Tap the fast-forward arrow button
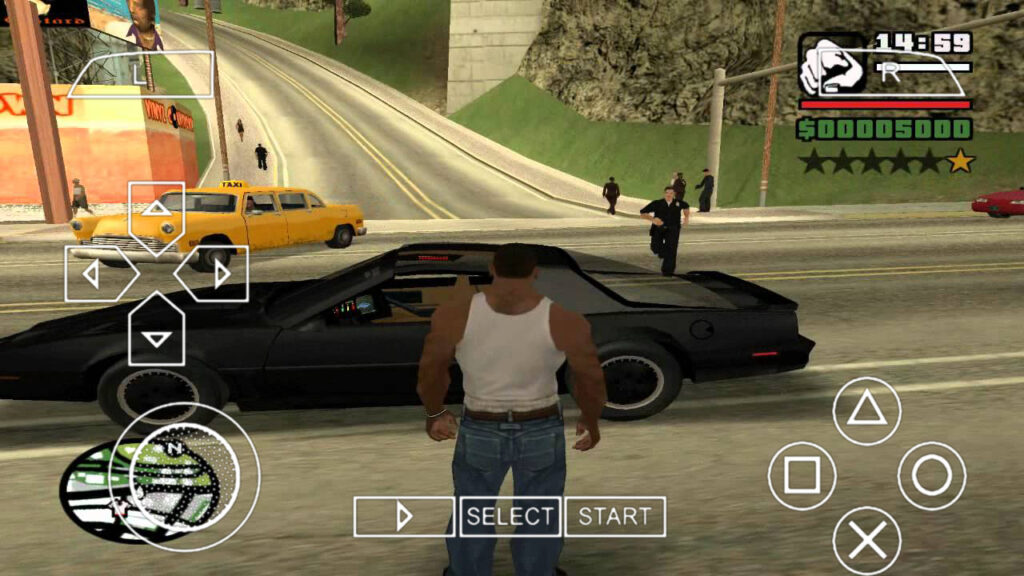The width and height of the screenshot is (1024, 576). click(404, 517)
